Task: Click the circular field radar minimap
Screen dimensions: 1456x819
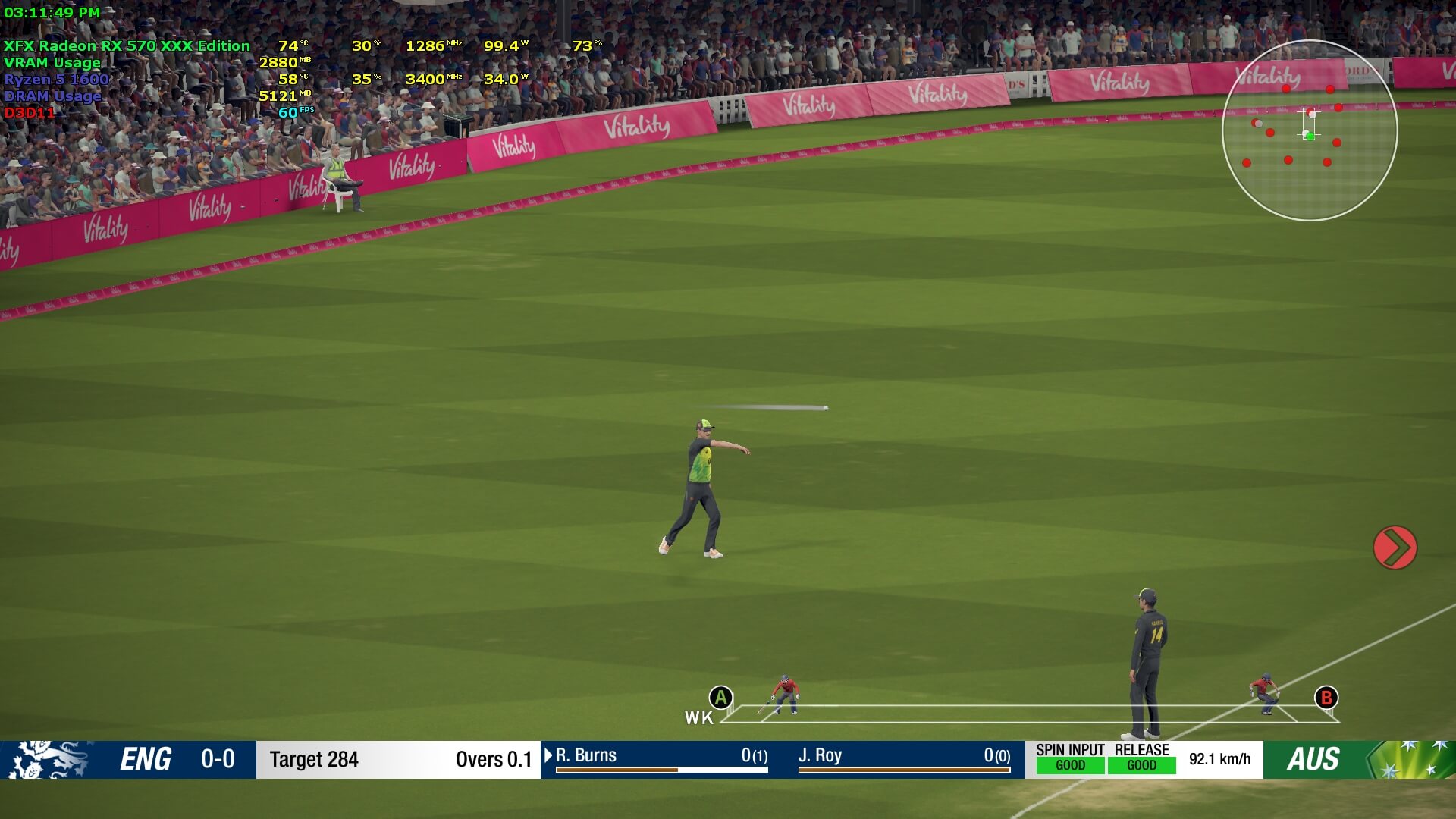Action: pyautogui.click(x=1310, y=130)
